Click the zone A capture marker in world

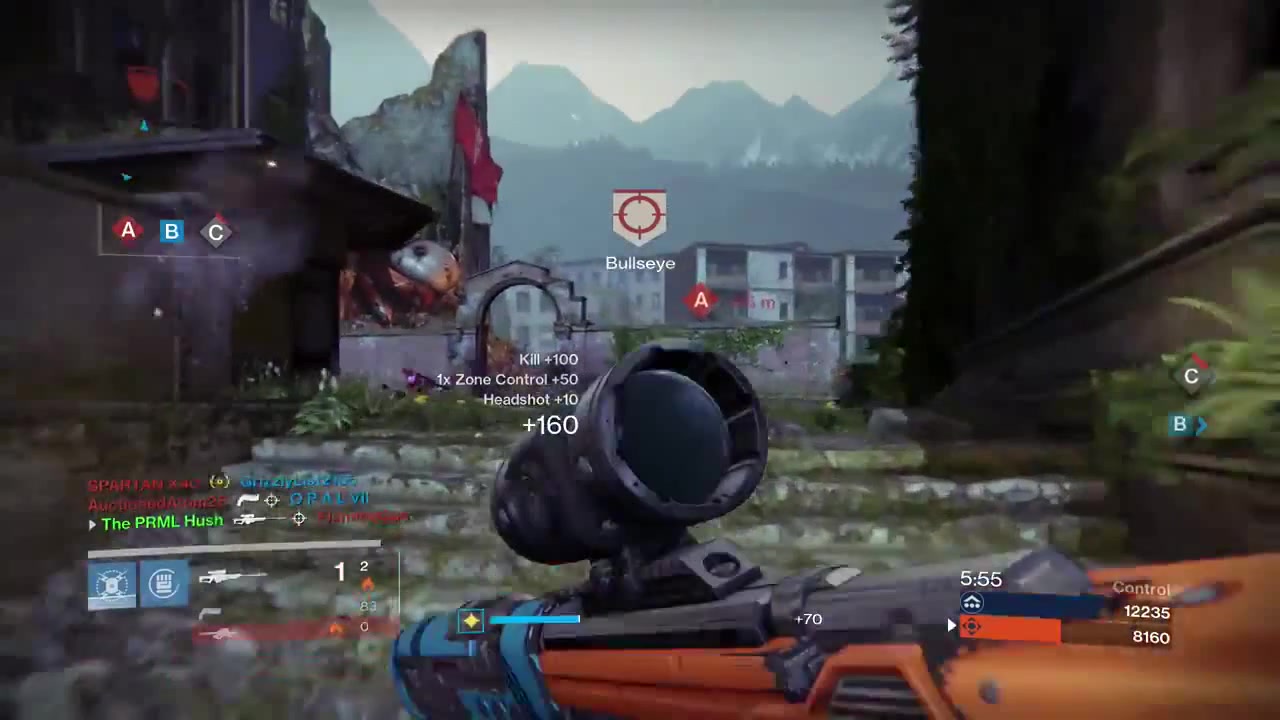(x=700, y=301)
